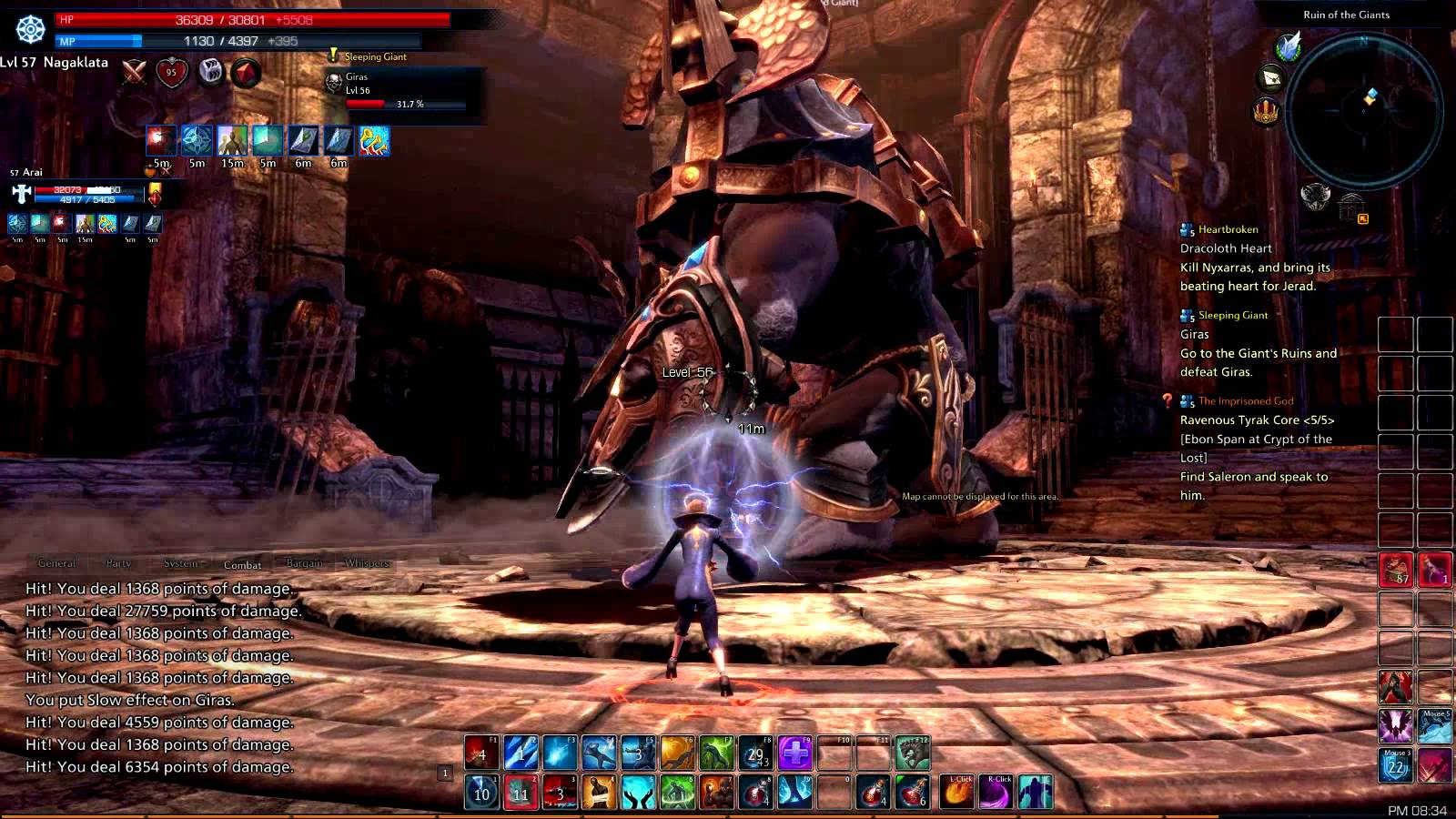Click the golden crown icon beside the minimap

(1266, 112)
